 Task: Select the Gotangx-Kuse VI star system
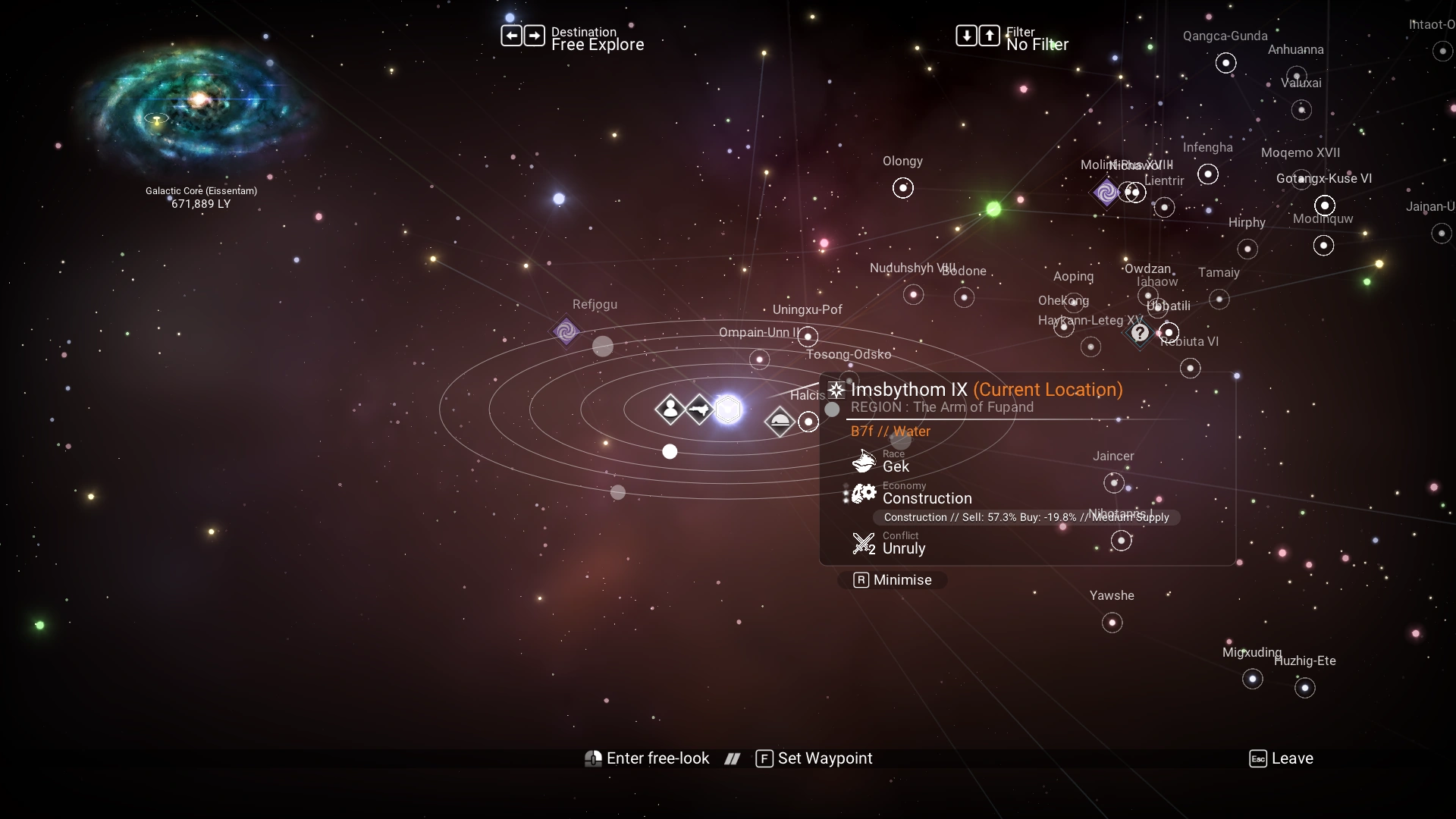pyautogui.click(x=1324, y=206)
